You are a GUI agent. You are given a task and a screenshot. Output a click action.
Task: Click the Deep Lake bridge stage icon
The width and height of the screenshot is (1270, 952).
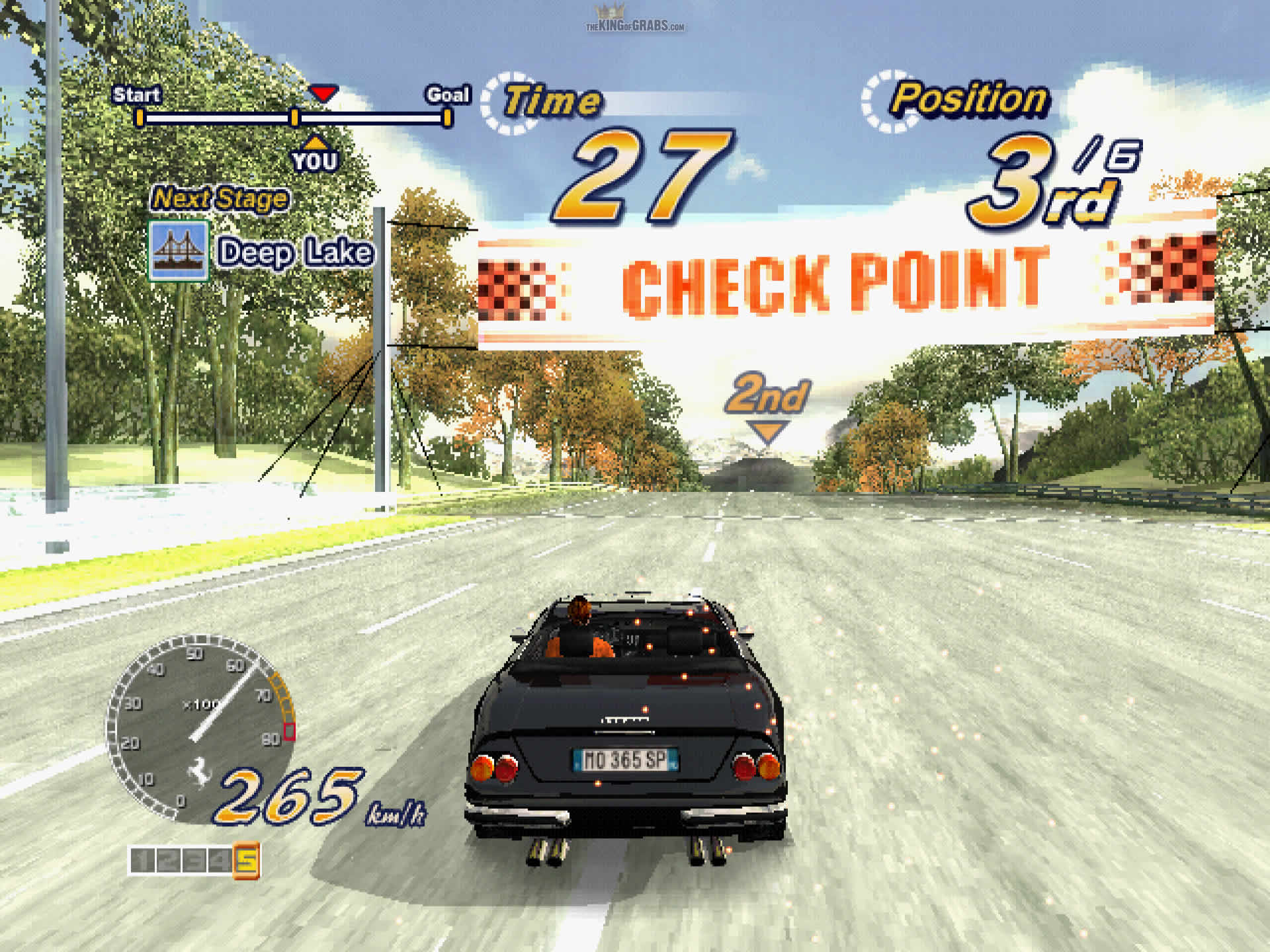click(x=179, y=251)
